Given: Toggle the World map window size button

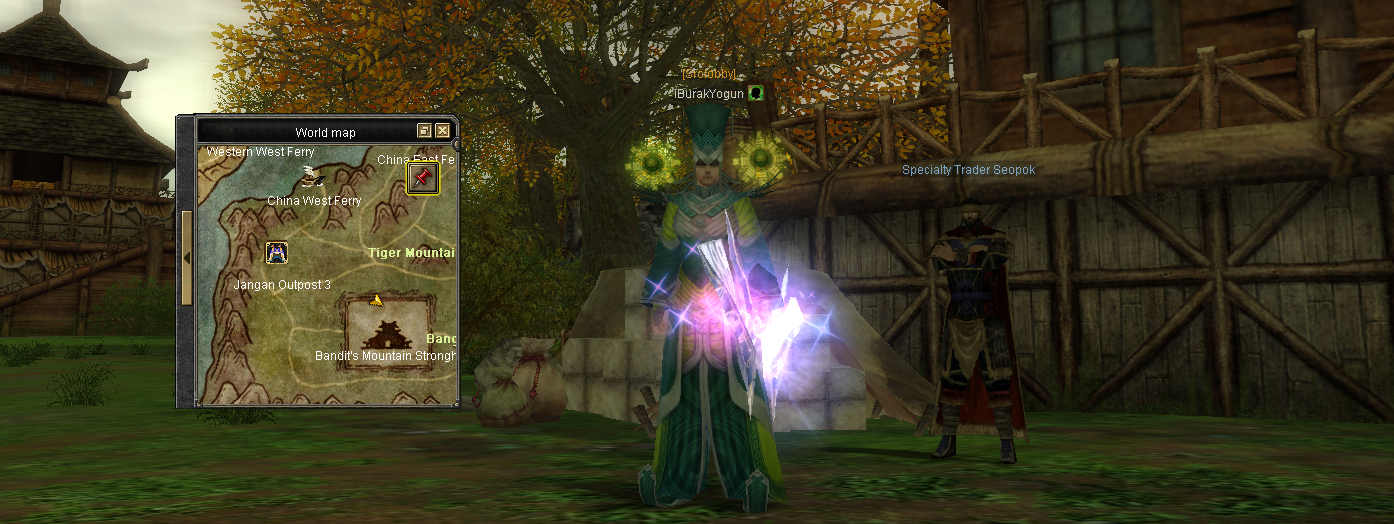Looking at the screenshot, I should (424, 131).
